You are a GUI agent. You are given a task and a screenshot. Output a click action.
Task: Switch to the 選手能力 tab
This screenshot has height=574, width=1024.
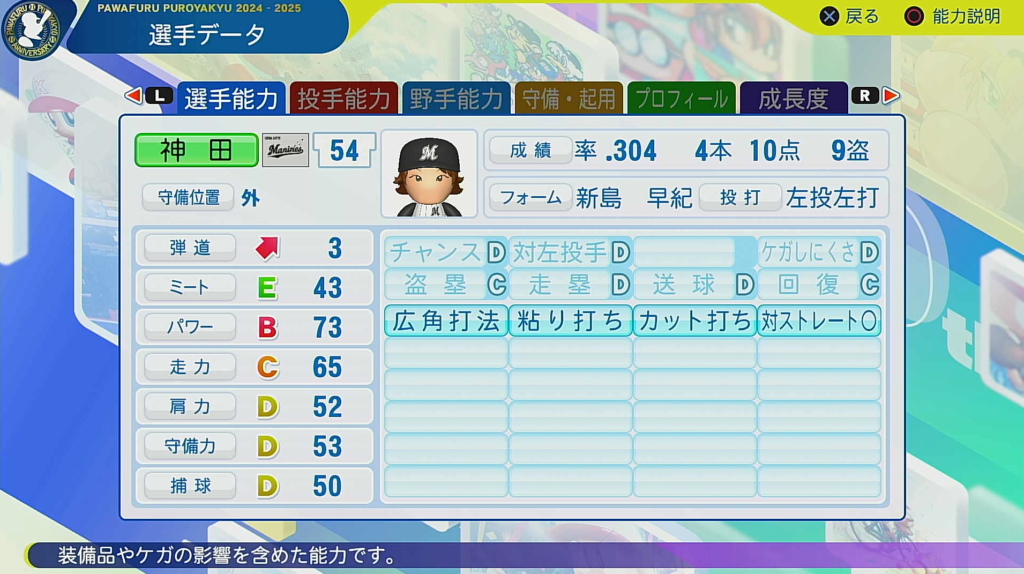pos(231,98)
